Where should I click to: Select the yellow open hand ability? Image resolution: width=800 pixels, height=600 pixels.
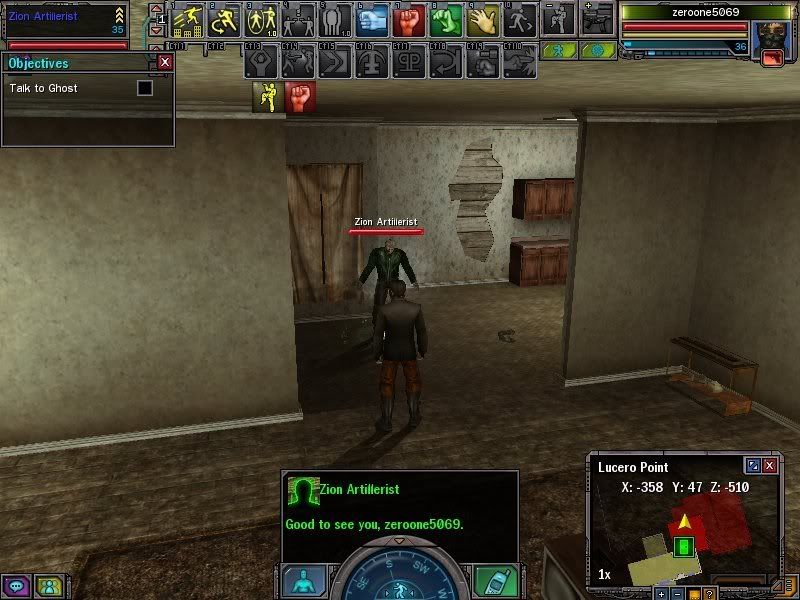point(482,19)
